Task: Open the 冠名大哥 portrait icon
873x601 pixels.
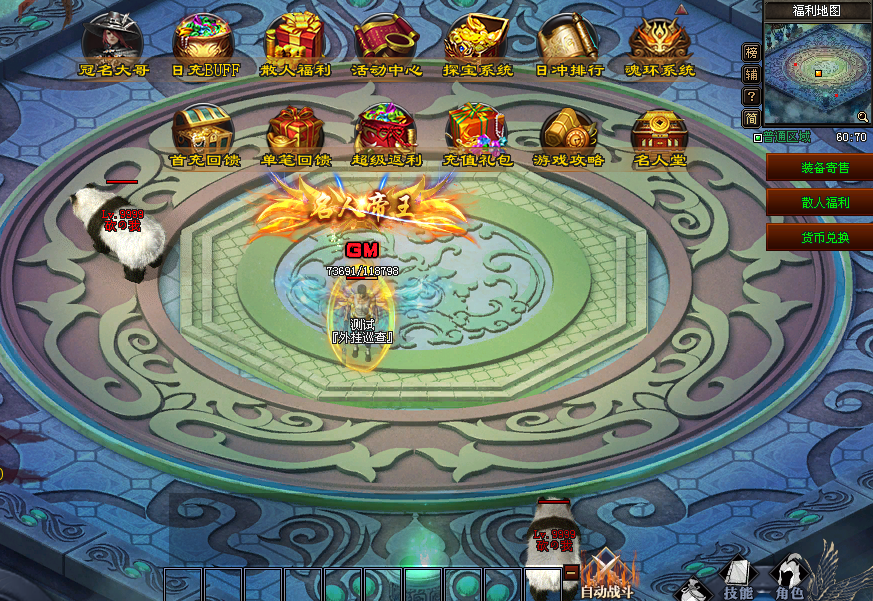Action: point(112,42)
